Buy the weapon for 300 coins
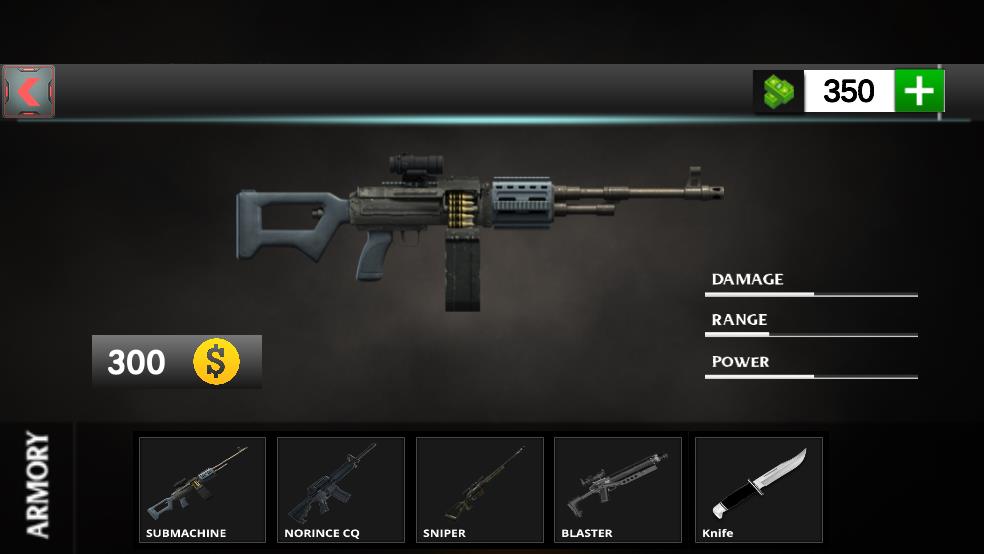This screenshot has width=984, height=554. point(177,361)
